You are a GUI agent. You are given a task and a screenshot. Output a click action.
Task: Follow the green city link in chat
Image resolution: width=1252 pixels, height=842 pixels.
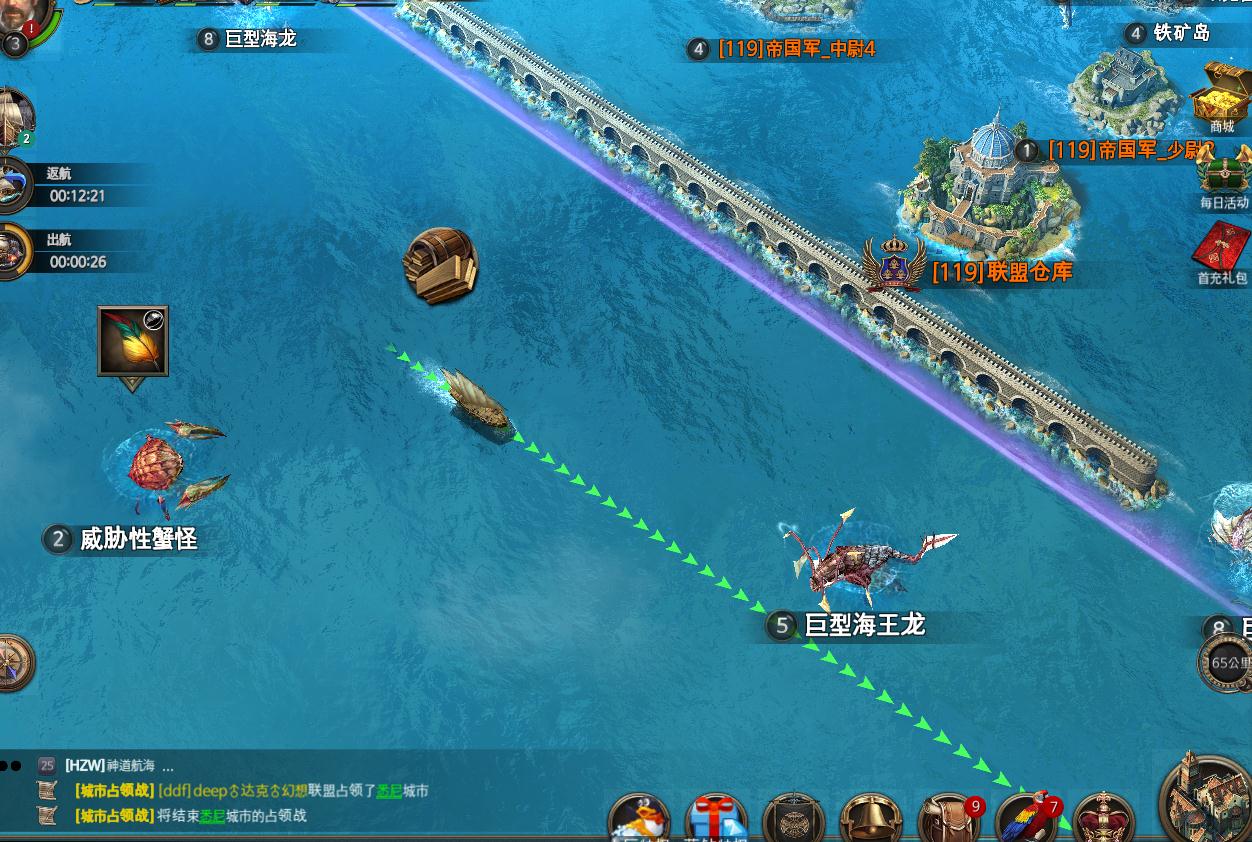[x=389, y=791]
